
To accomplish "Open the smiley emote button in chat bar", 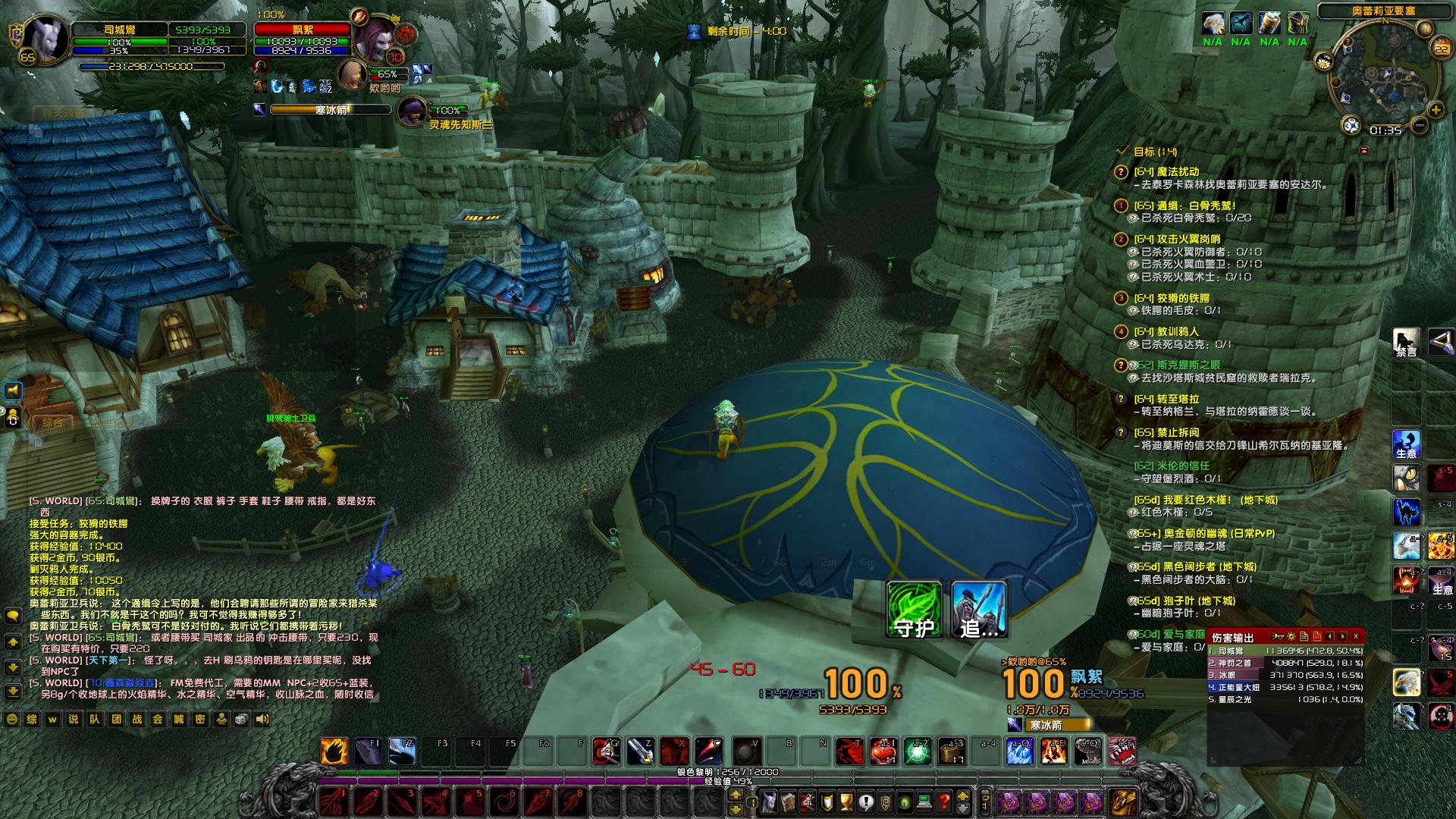I will pyautogui.click(x=11, y=719).
